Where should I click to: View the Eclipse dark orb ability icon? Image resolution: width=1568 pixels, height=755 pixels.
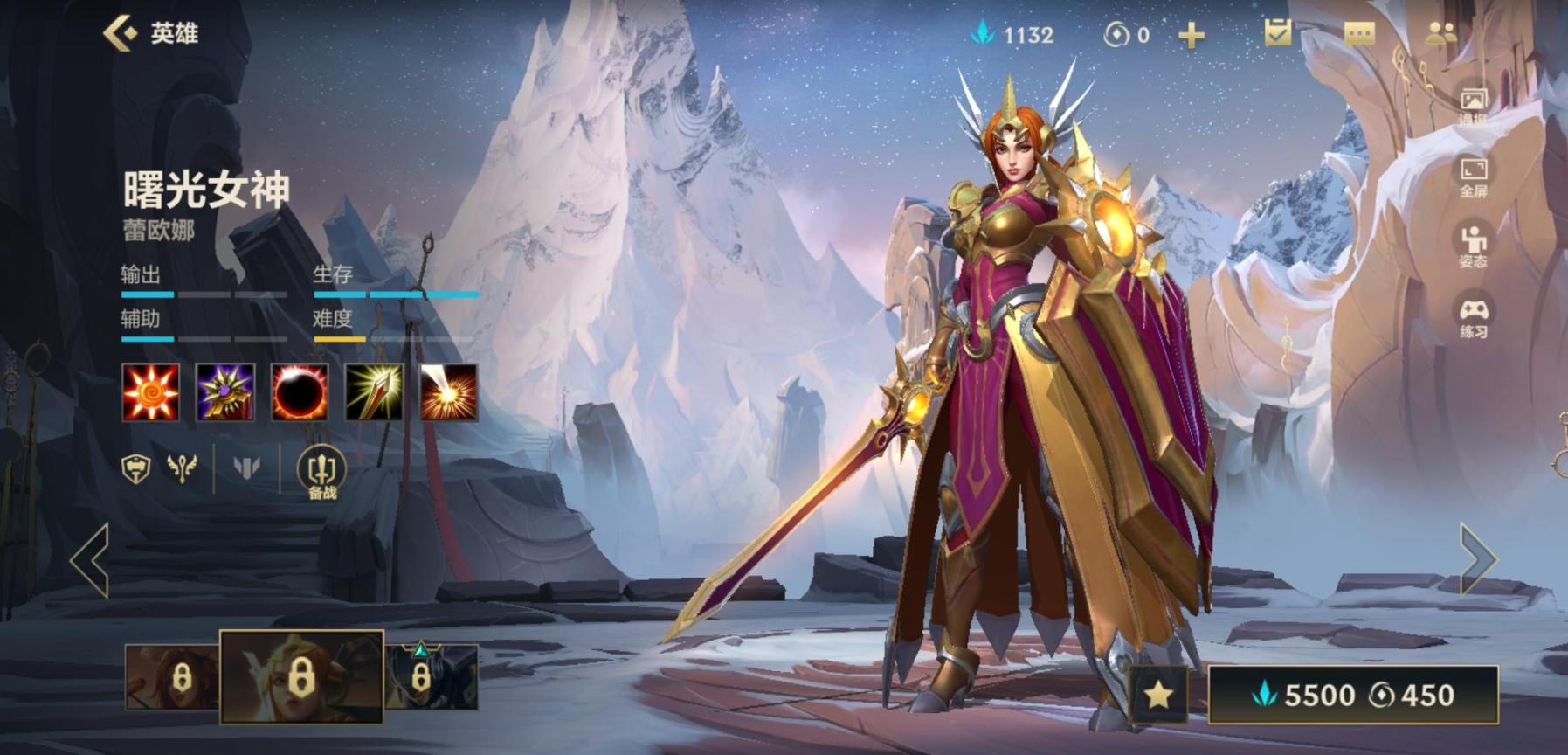[300, 392]
